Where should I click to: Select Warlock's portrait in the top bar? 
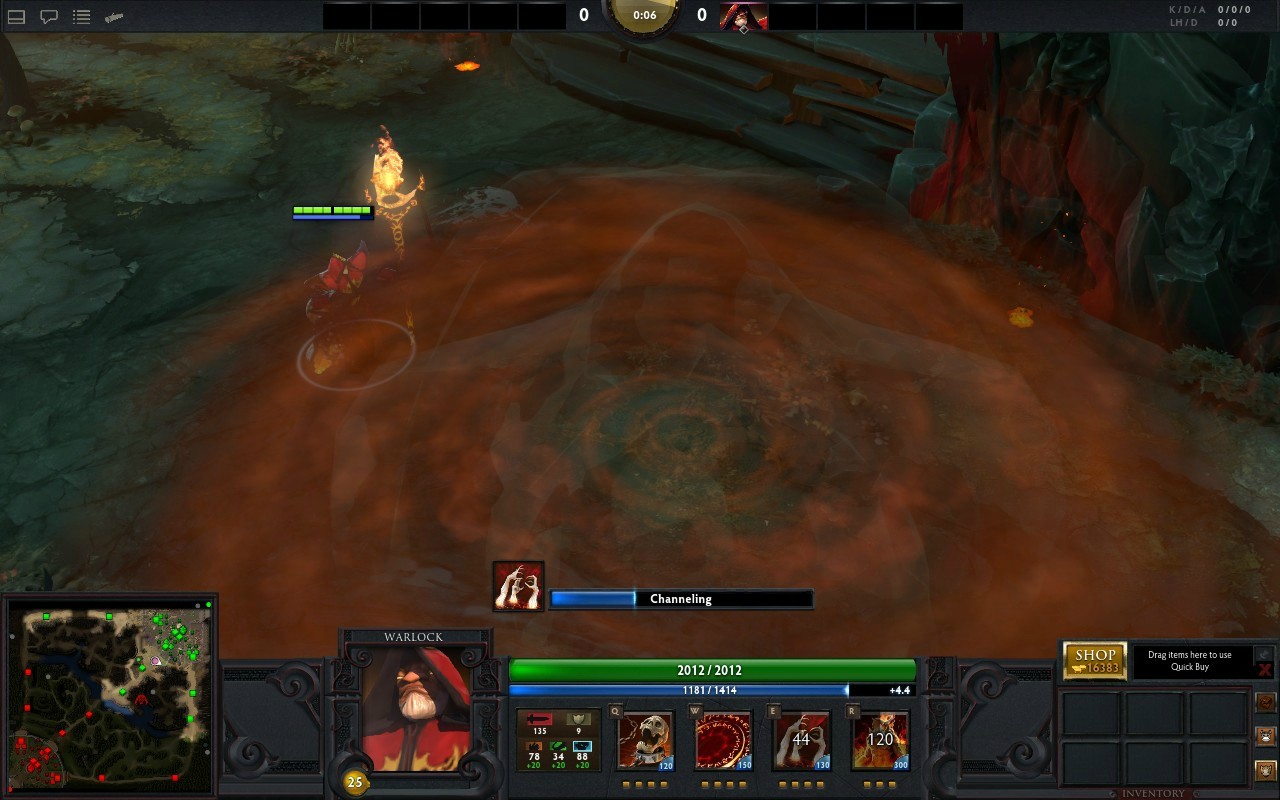(x=743, y=16)
